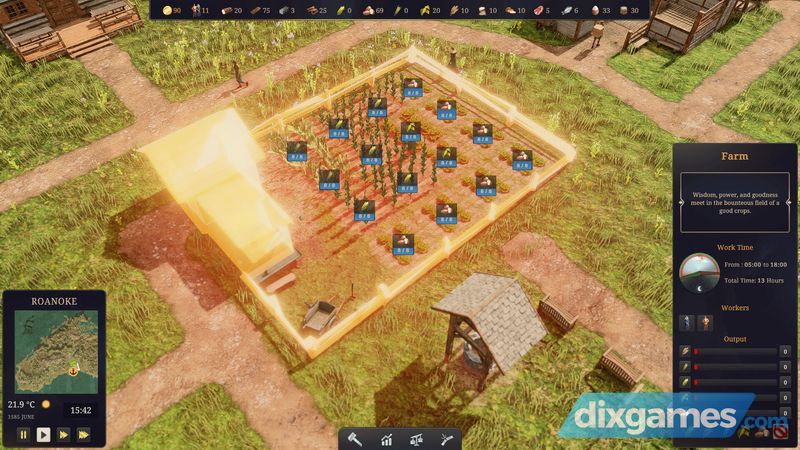Viewport: 800px width, 450px height.
Task: Click the Roanoke island minimap
Action: click(54, 350)
